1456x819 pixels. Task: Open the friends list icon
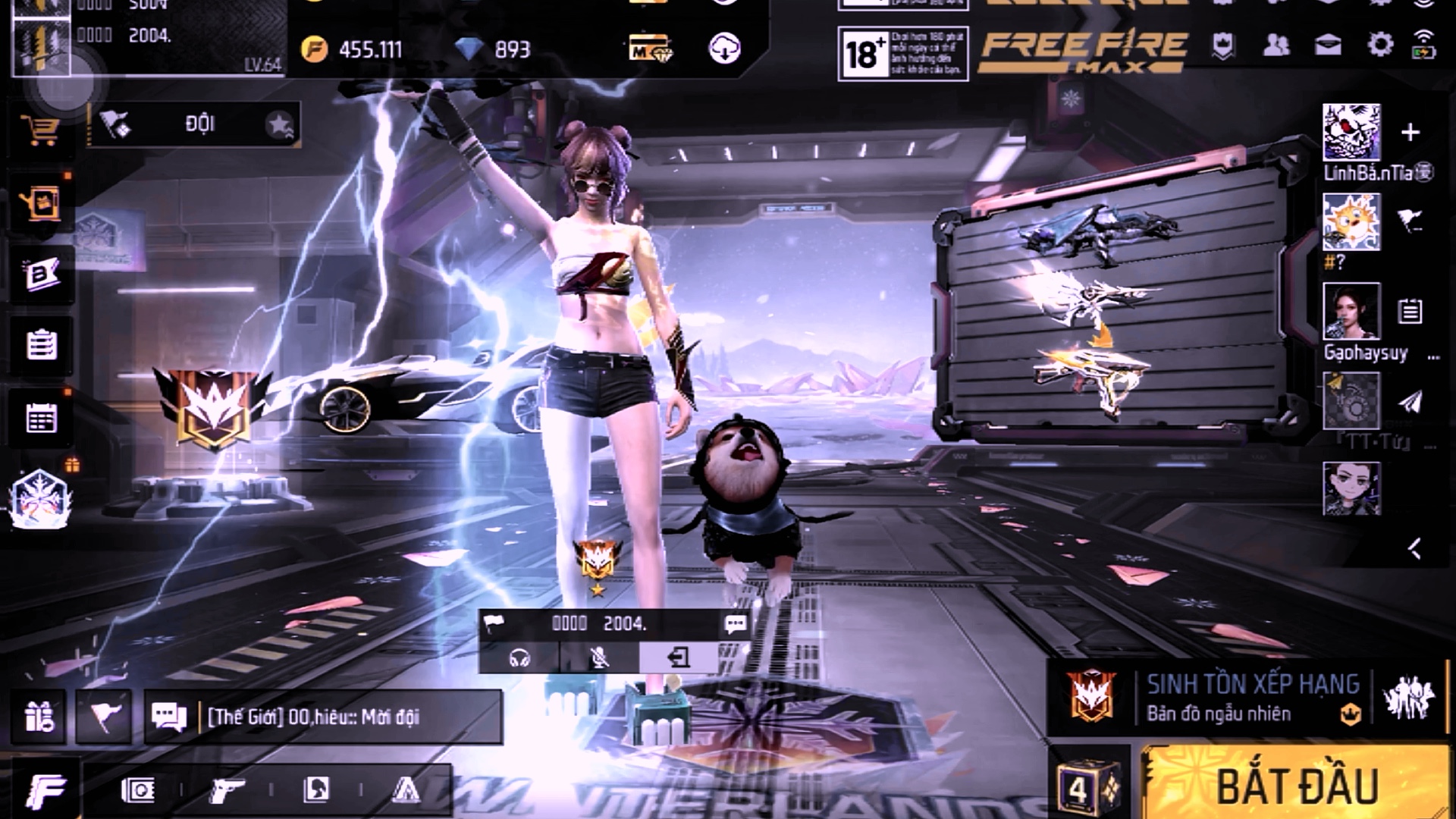point(1276,45)
